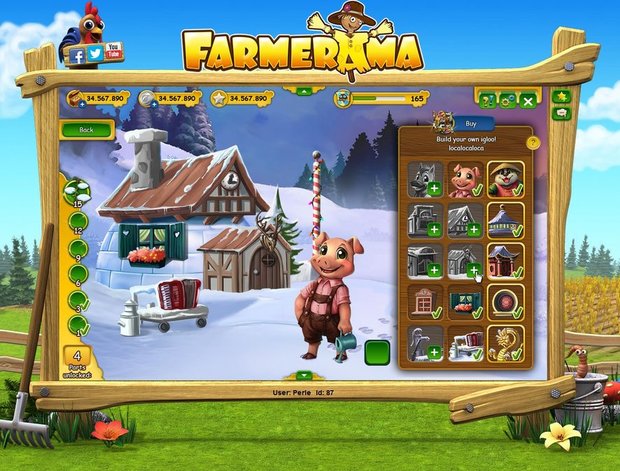620x471 pixels.
Task: Select the red Chinese pagoda tile
Action: 506,261
